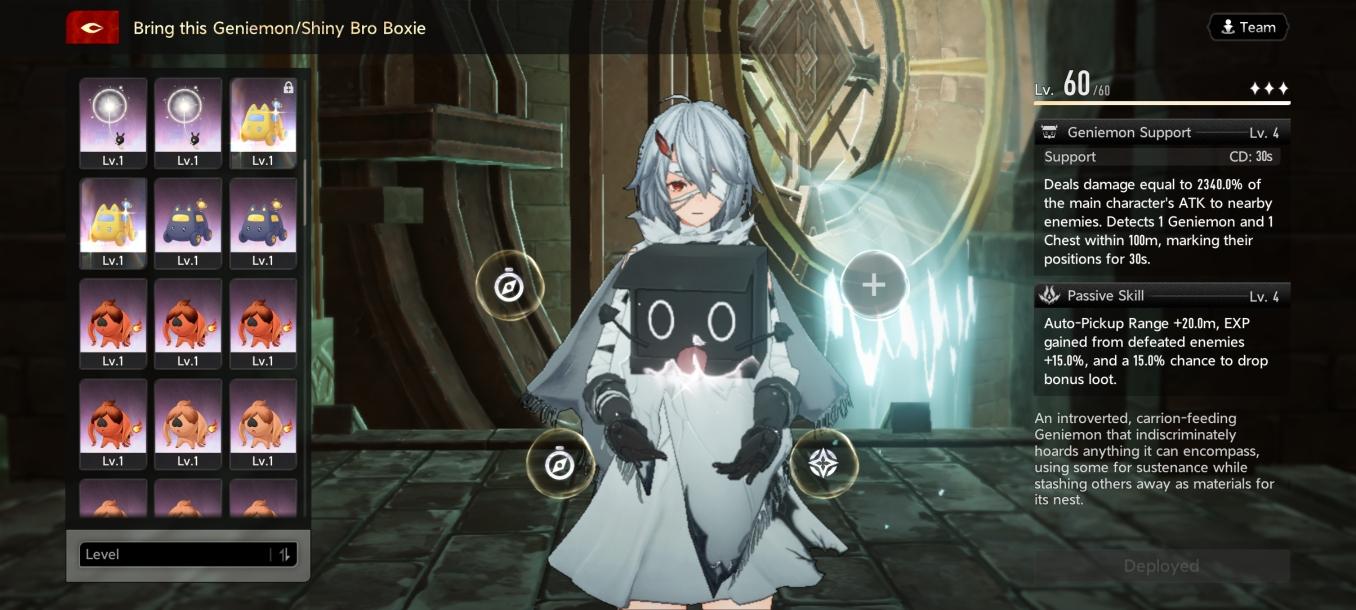Select the star emblem Geniemon slot
This screenshot has width=1356, height=610.
point(822,462)
